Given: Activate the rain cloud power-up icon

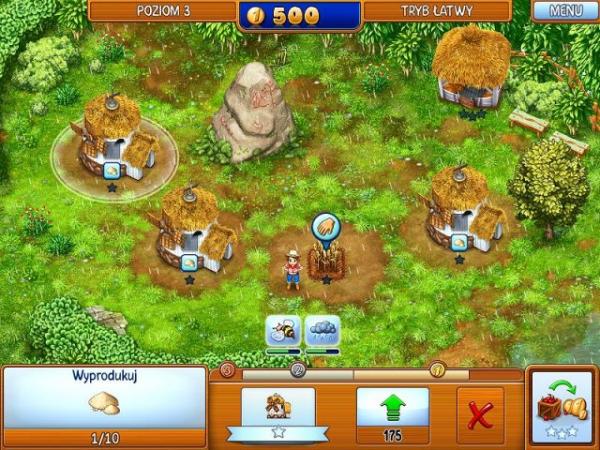Looking at the screenshot, I should (323, 331).
